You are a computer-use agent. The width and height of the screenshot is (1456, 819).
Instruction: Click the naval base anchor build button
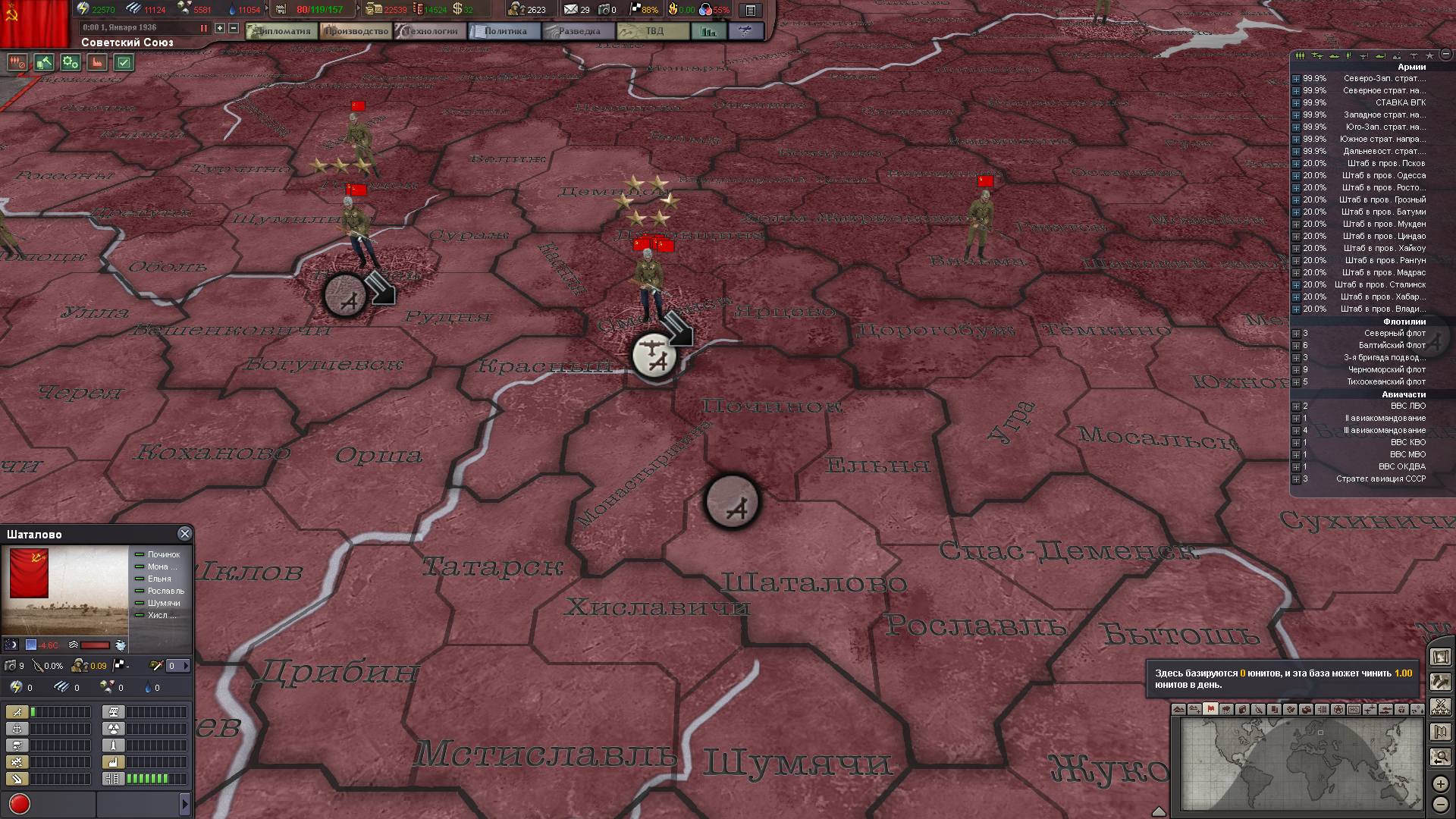pyautogui.click(x=17, y=729)
